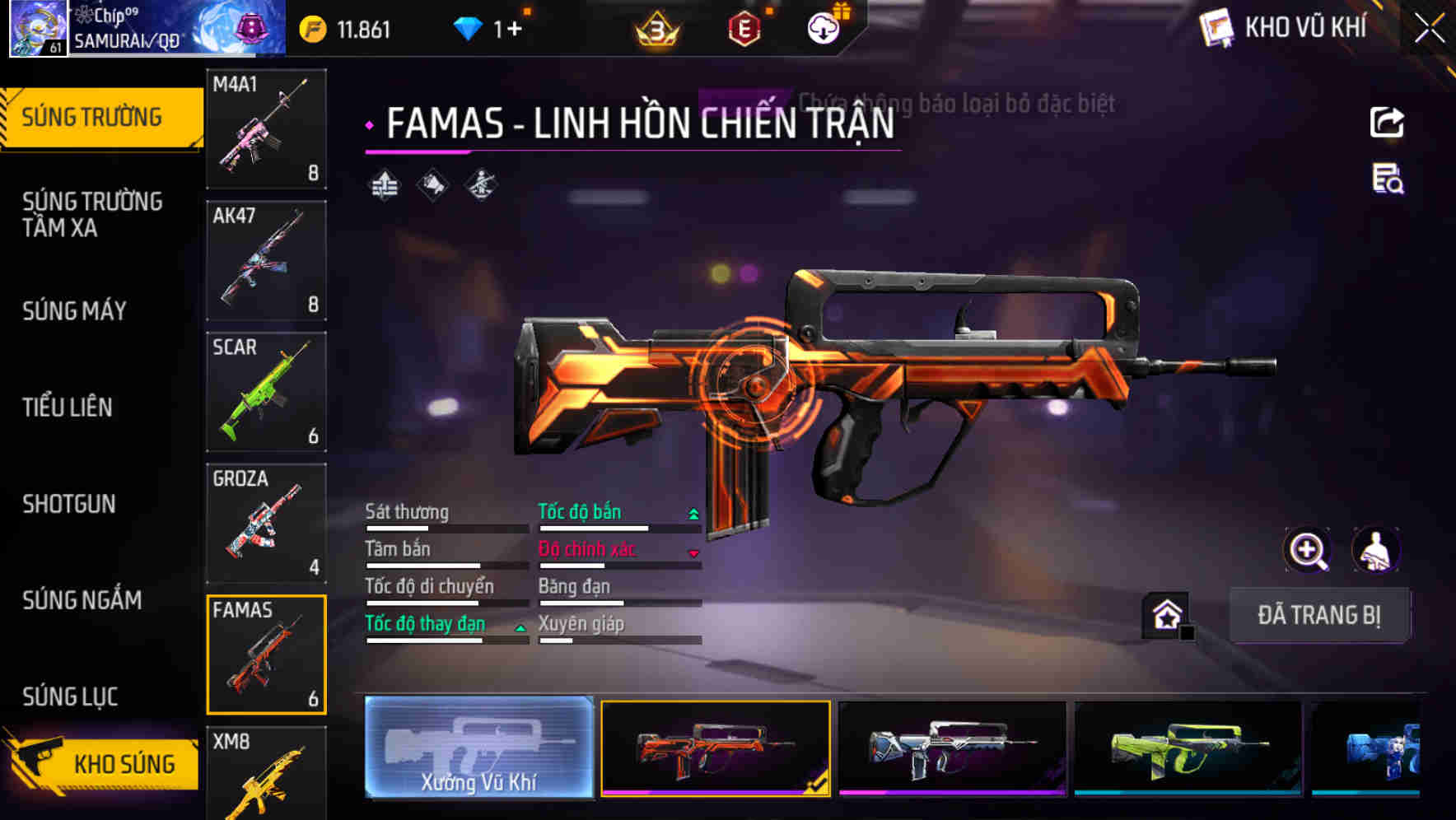Switch to Súng Ngắm category

tap(82, 600)
